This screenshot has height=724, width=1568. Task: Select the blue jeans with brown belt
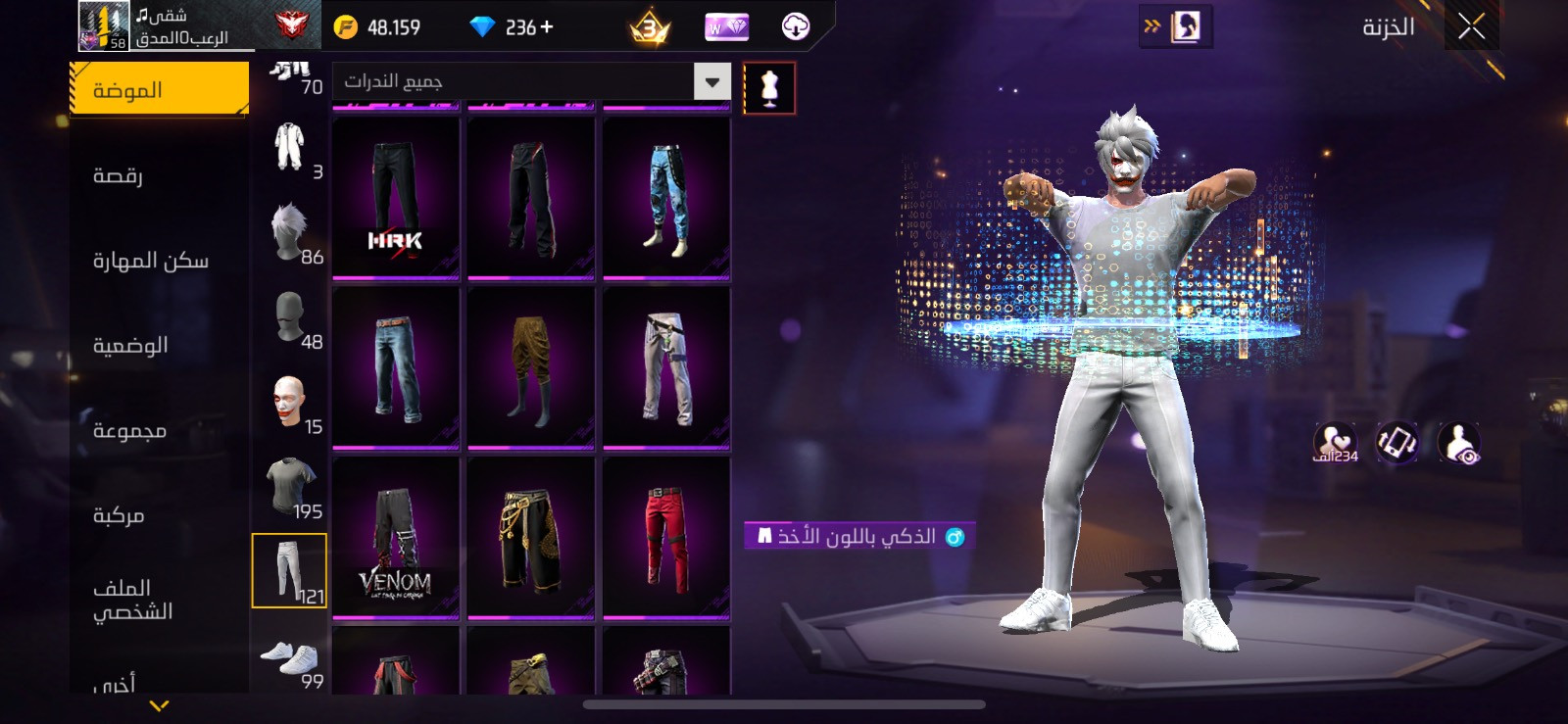point(396,368)
